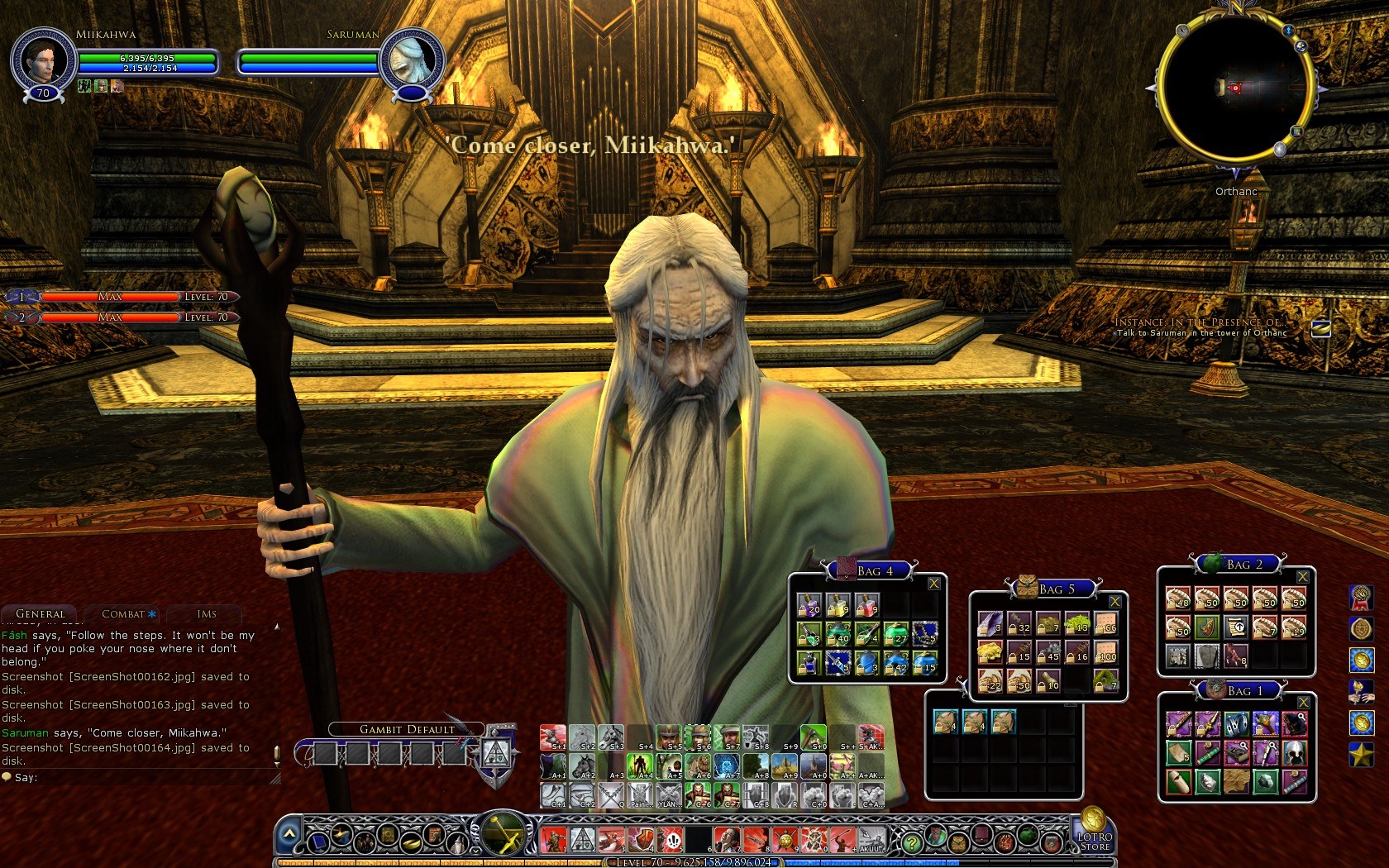1389x868 pixels.
Task: Click the clock icon on the minimap rim
Action: click(x=1182, y=31)
